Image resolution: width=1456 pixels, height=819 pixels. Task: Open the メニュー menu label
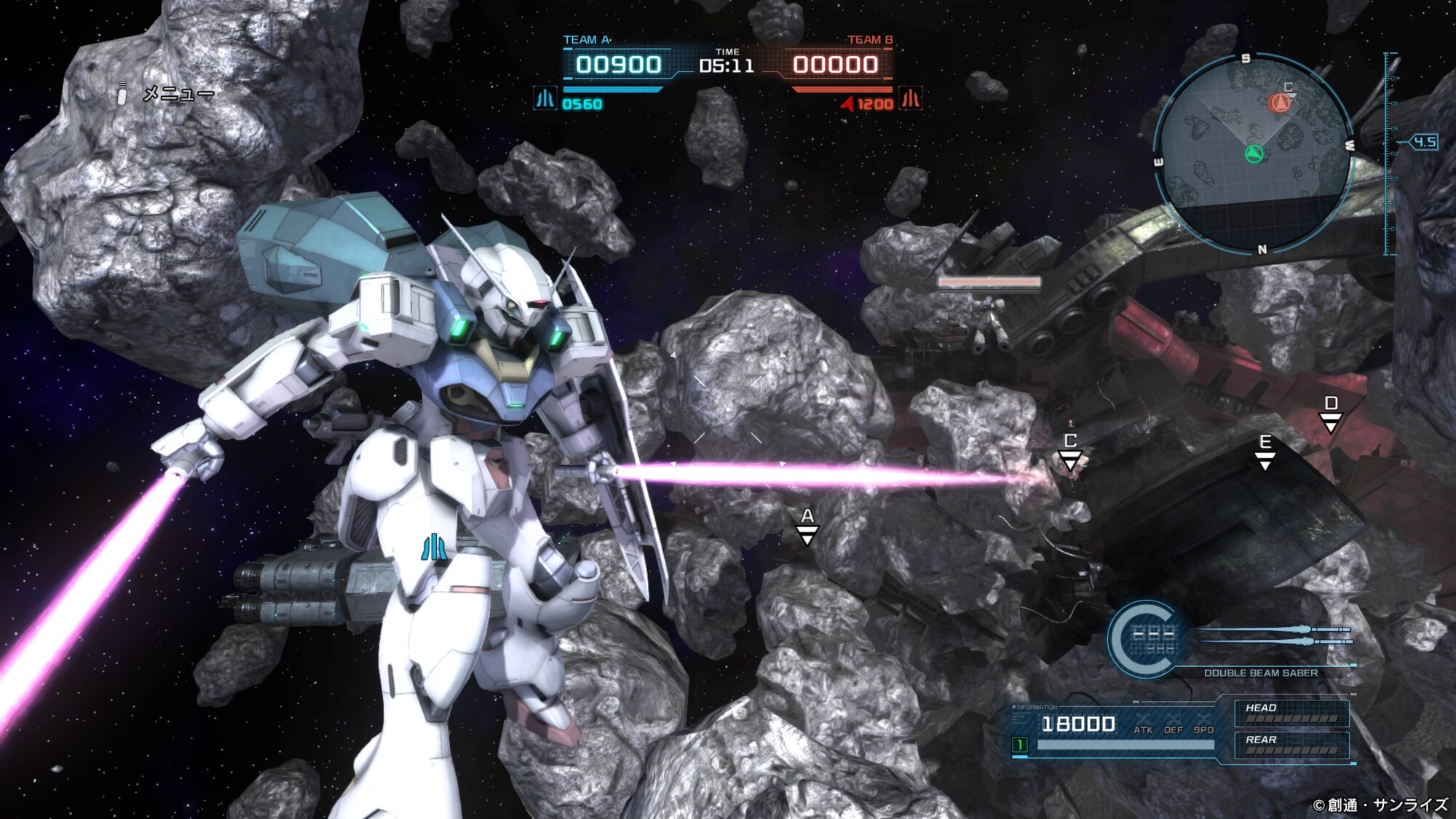coord(178,94)
